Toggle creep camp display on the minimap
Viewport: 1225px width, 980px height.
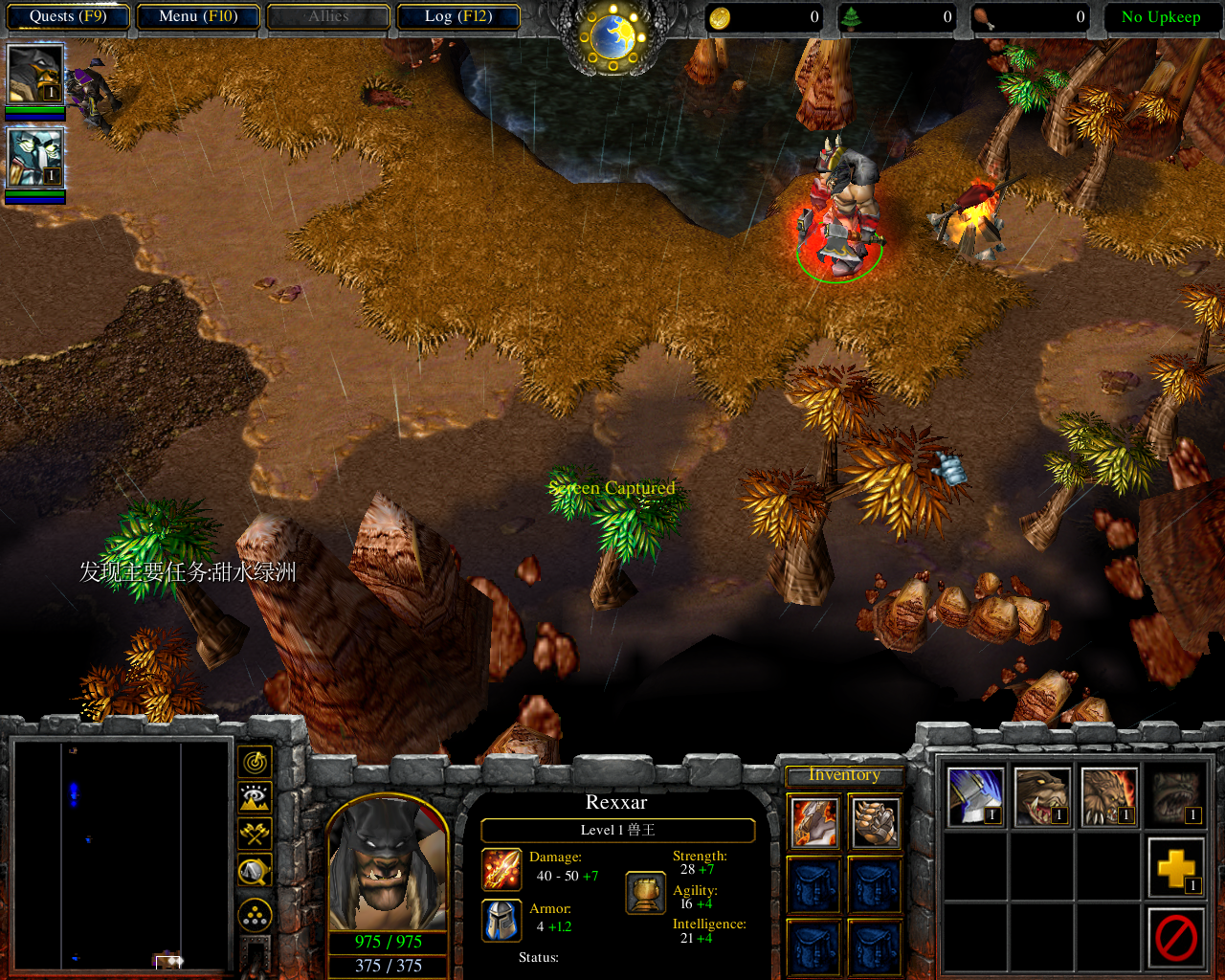click(255, 870)
